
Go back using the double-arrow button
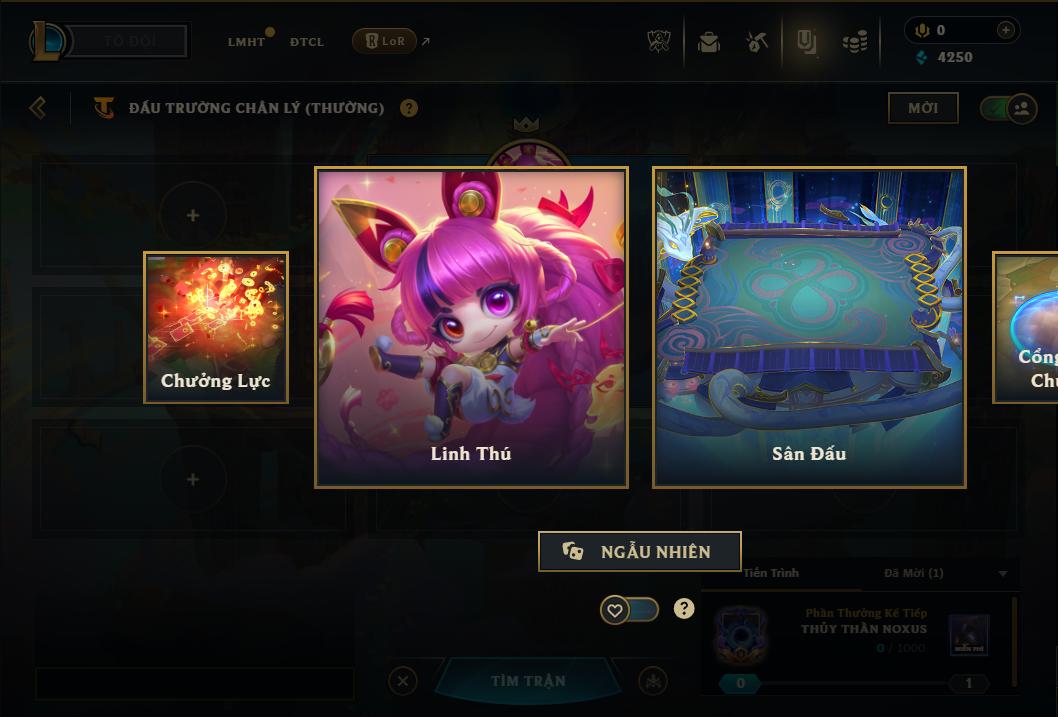coord(38,107)
